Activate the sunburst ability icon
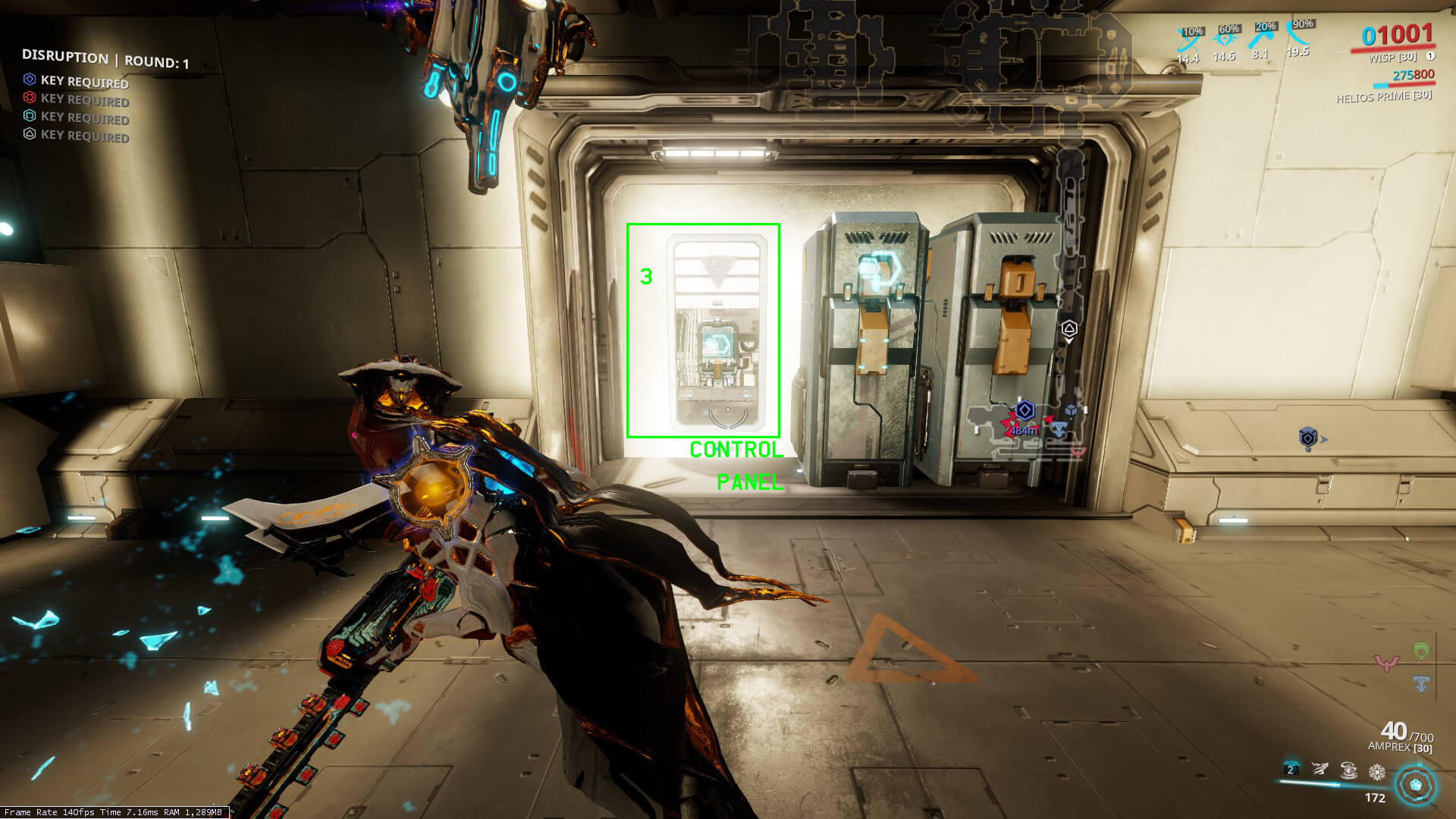The width and height of the screenshot is (1456, 819). [x=1377, y=773]
